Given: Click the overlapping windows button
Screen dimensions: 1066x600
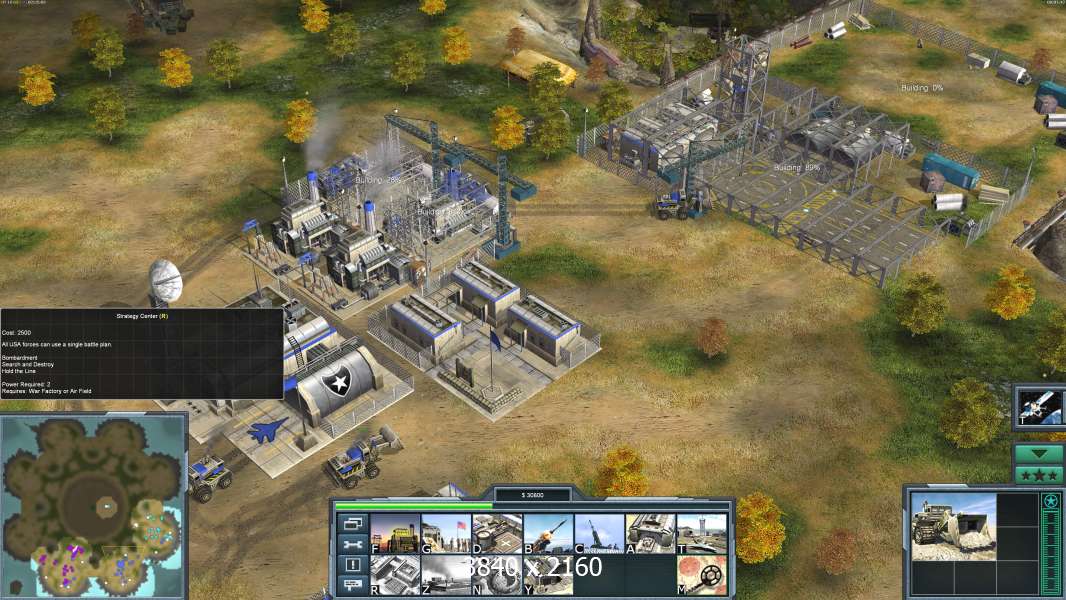Looking at the screenshot, I should tap(352, 523).
